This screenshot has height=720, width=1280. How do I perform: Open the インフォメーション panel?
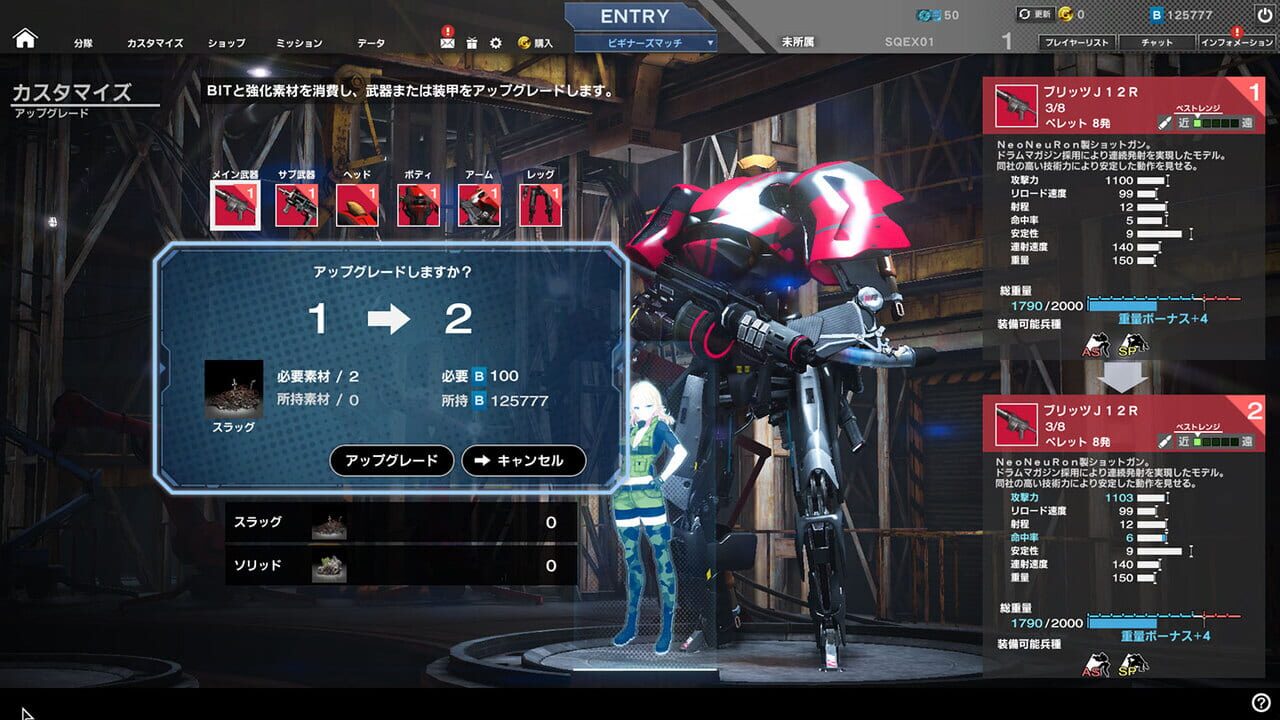tap(1237, 43)
